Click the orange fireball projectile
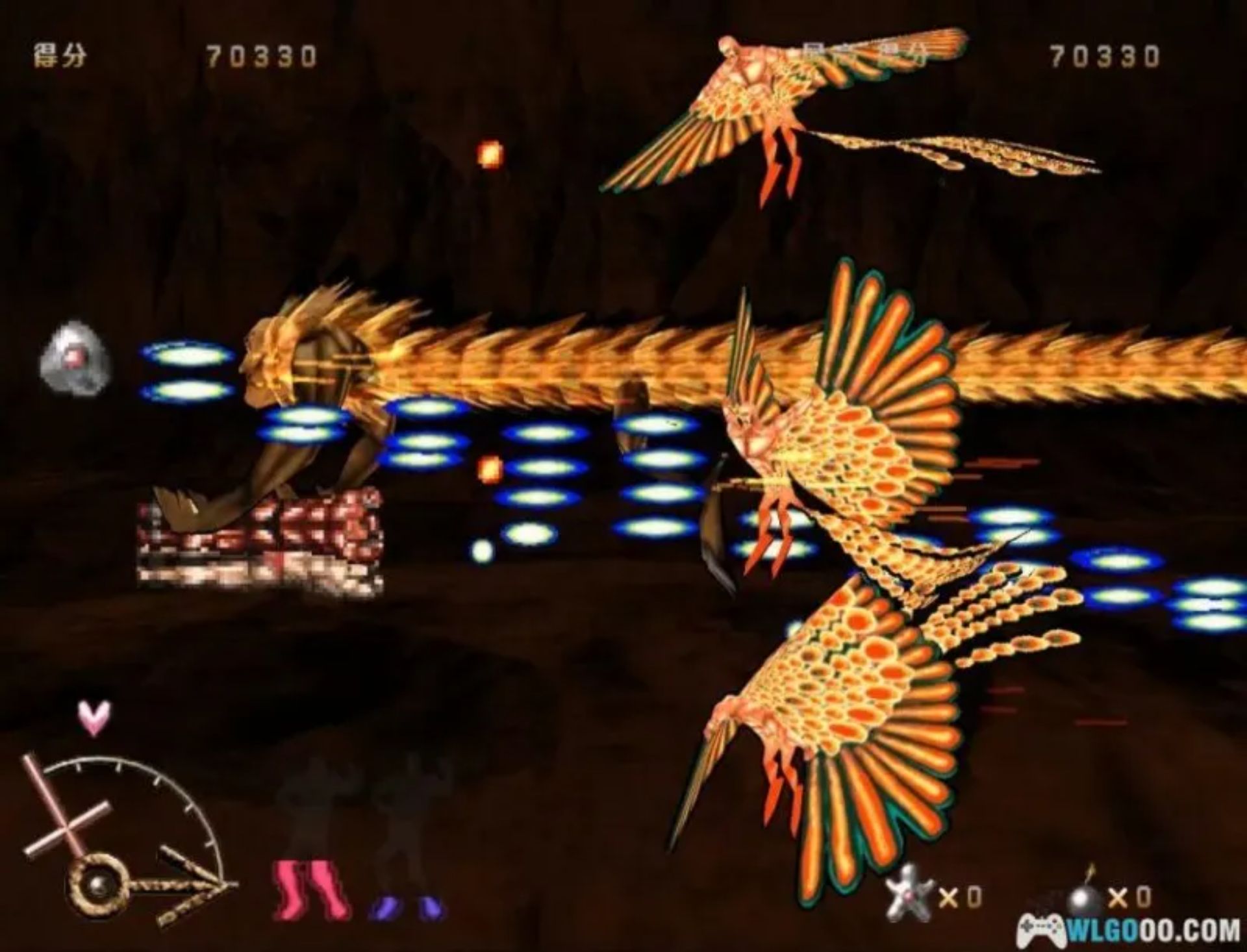Screen dimensions: 1247x952 pyautogui.click(x=490, y=154)
